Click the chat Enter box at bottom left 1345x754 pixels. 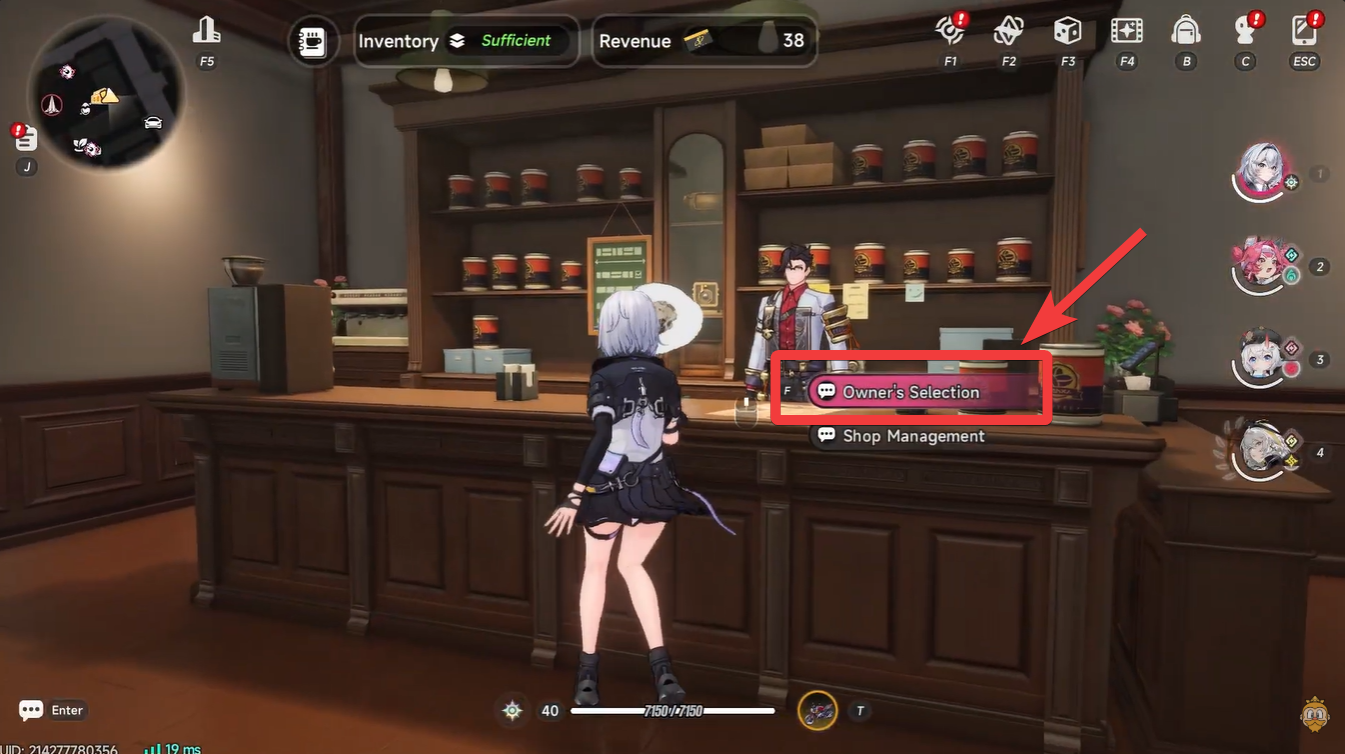52,710
